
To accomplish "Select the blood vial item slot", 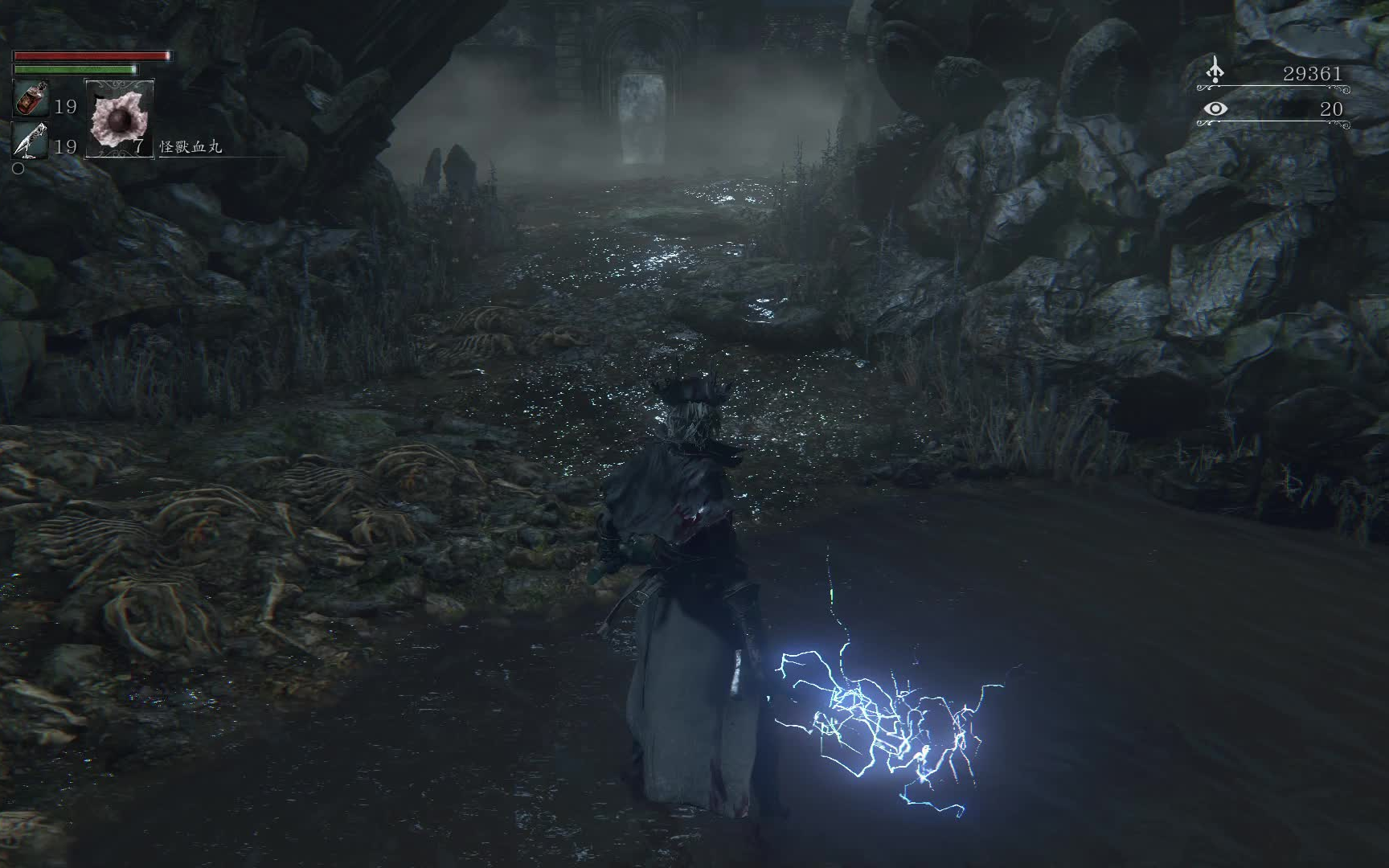I will (31, 100).
